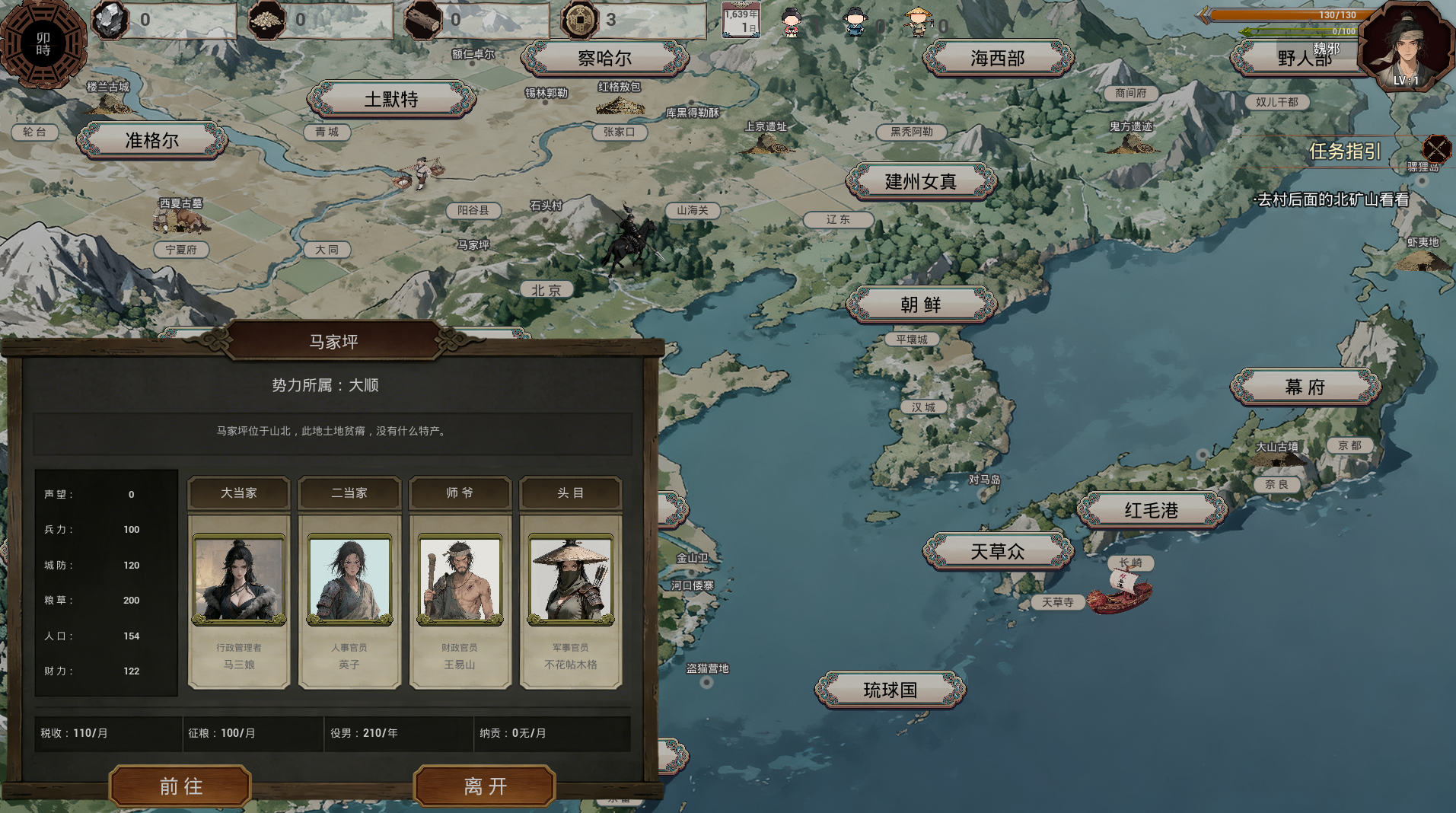Select the 幕府 faction banner
1456x813 pixels.
[1305, 387]
